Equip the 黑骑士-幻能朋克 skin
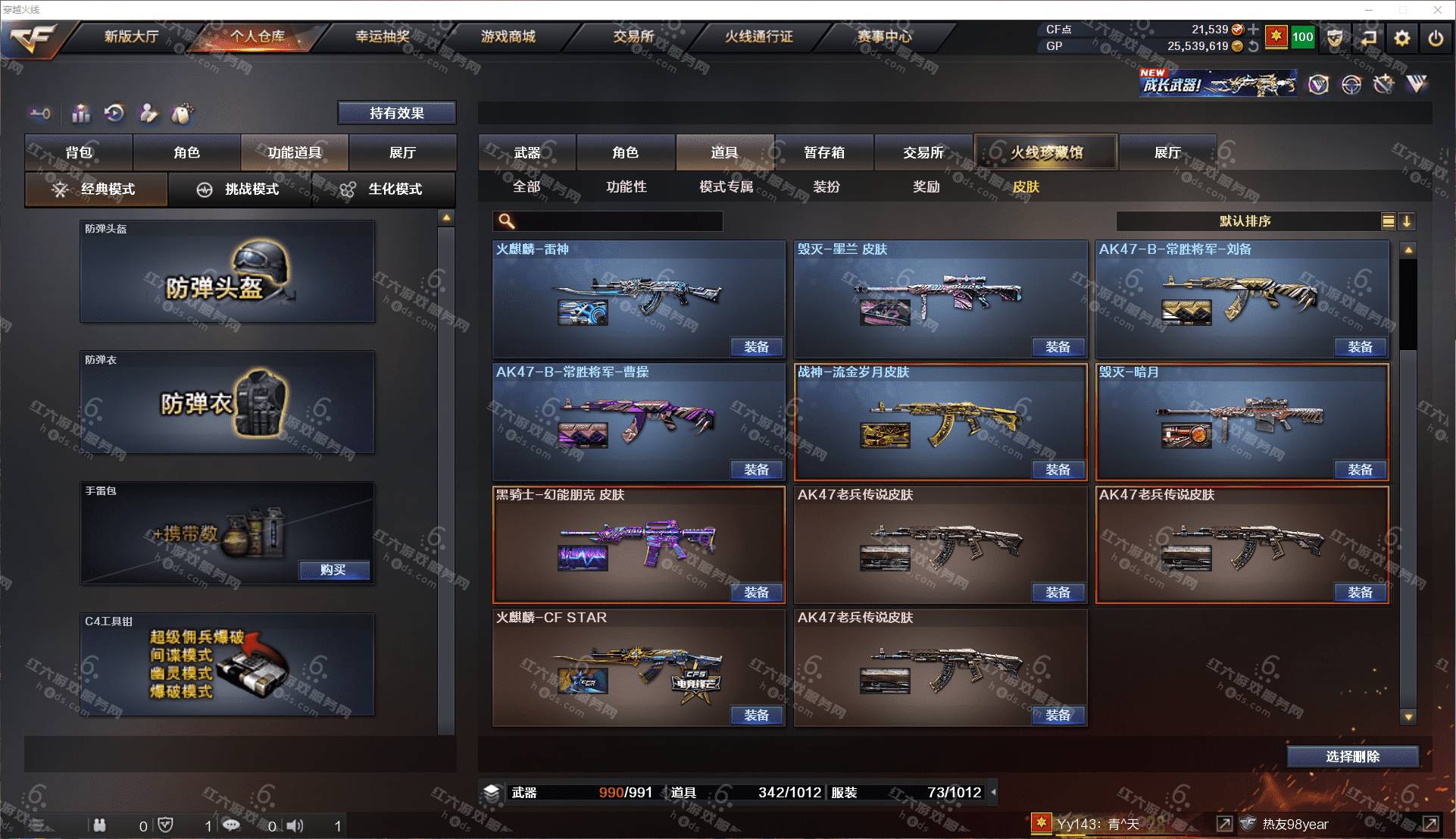 (756, 593)
